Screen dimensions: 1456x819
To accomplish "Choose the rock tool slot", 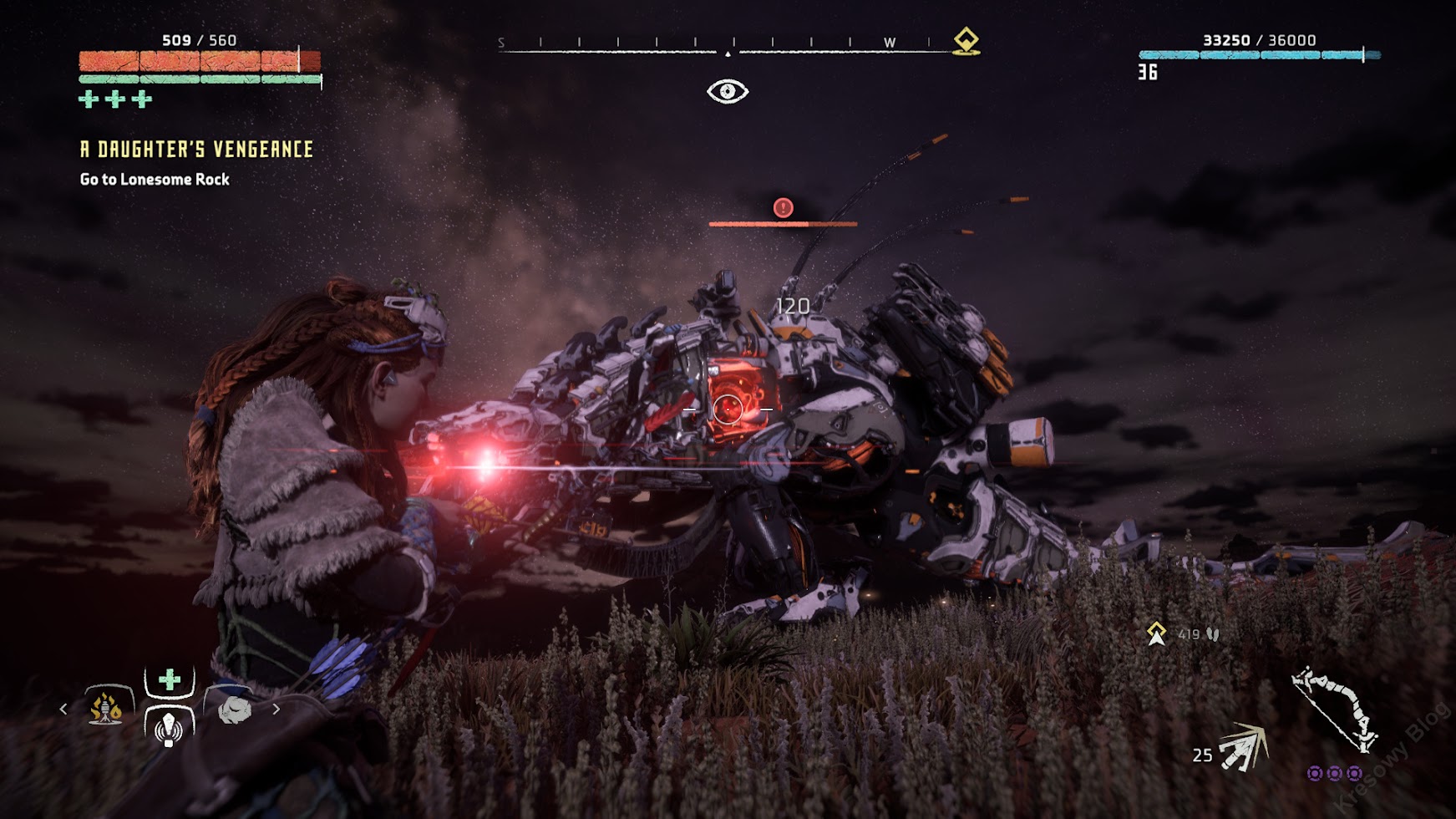I will tap(234, 709).
